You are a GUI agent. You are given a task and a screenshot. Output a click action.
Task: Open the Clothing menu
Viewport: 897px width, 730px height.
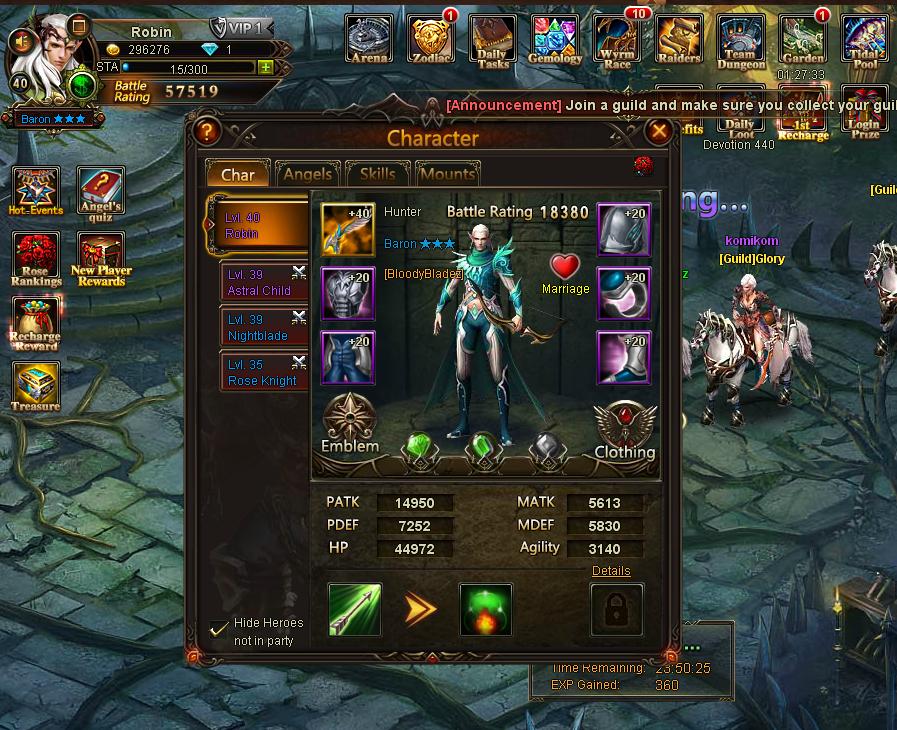[x=625, y=428]
